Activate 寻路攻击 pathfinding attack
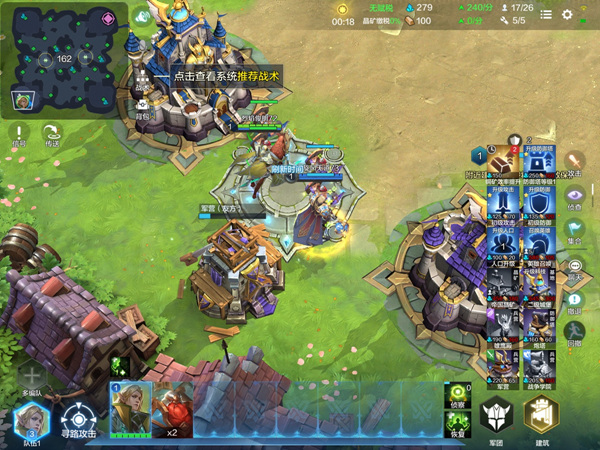The width and height of the screenshot is (600, 450). (78, 422)
